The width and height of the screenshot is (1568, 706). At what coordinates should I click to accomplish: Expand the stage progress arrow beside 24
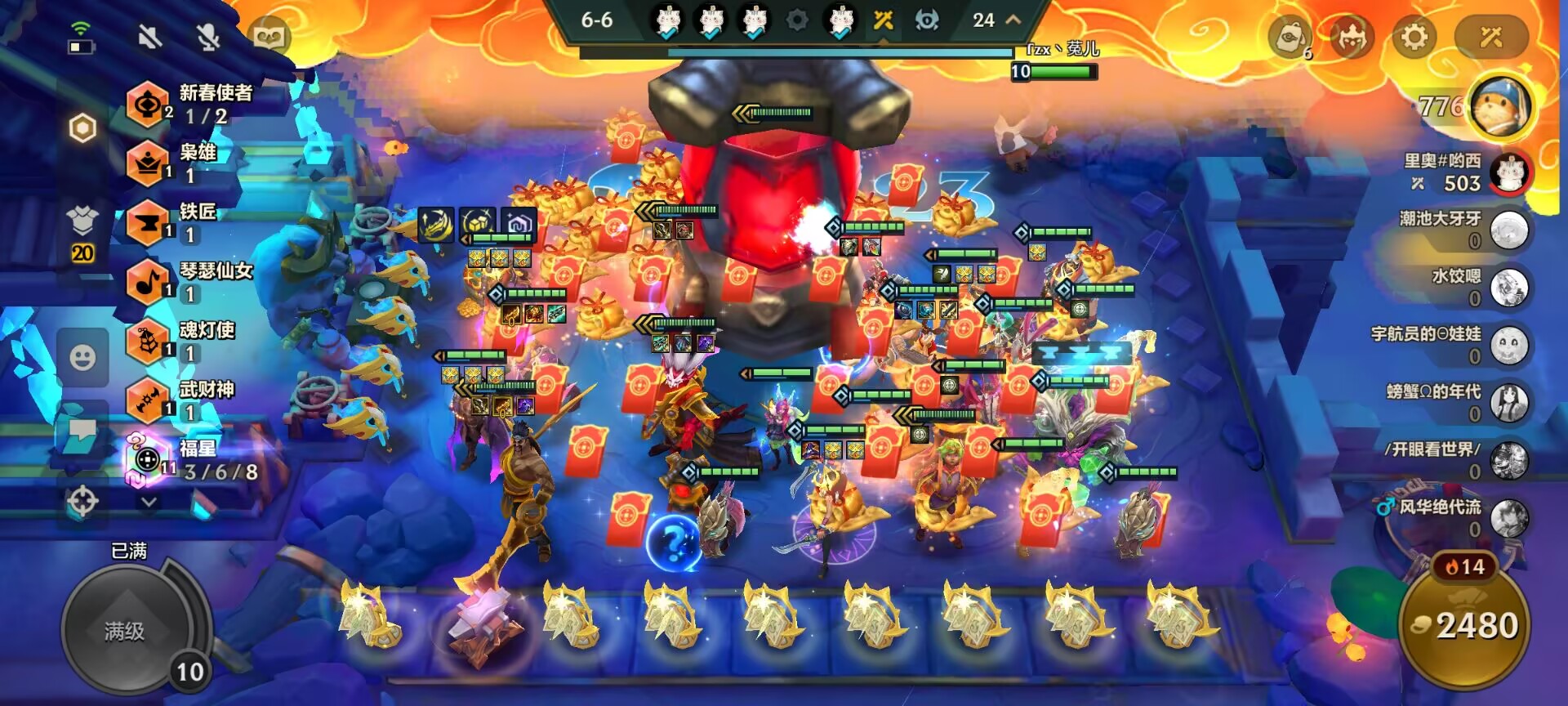(1013, 20)
